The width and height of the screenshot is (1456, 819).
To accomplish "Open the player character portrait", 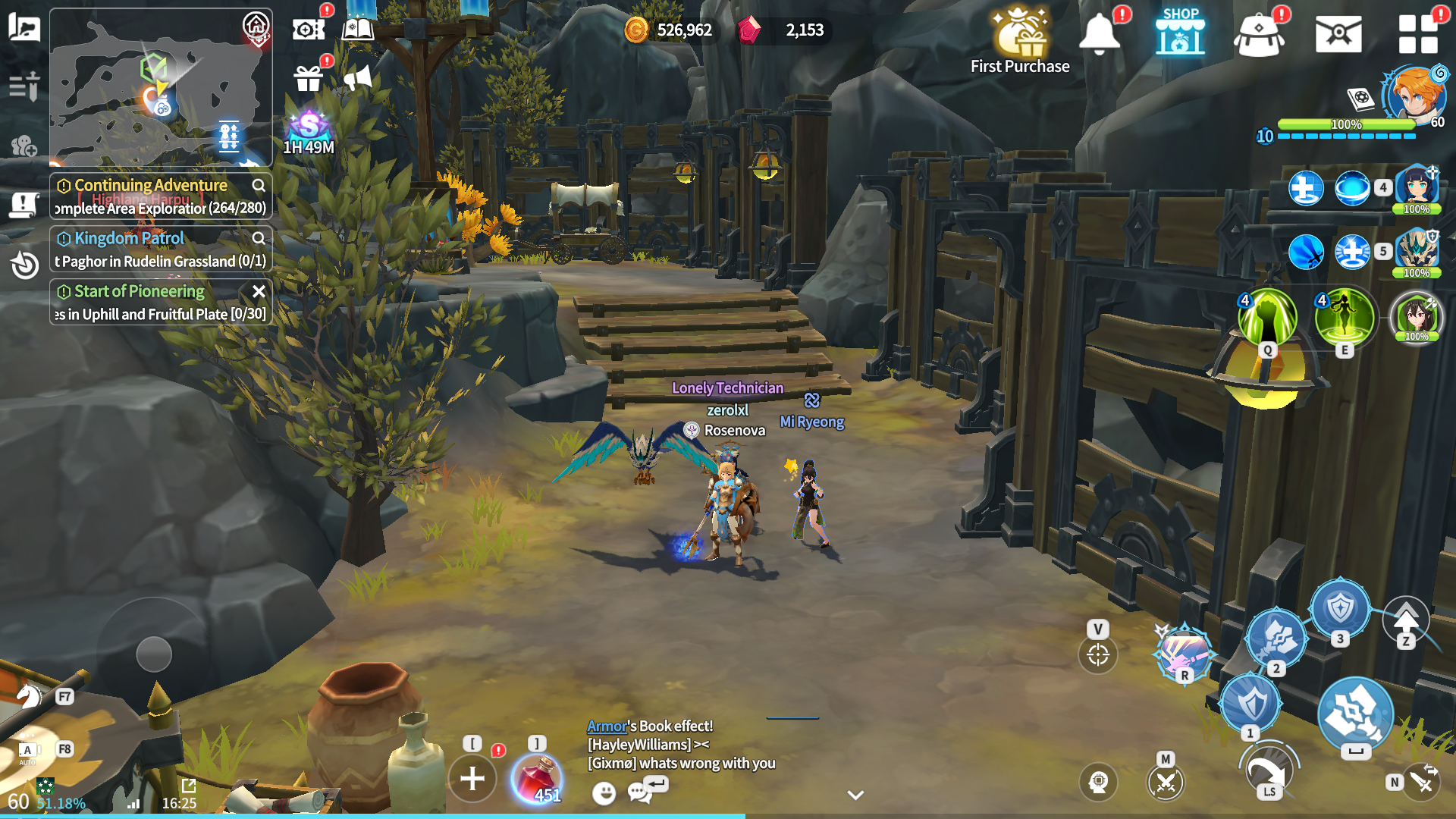I will 1413,95.
